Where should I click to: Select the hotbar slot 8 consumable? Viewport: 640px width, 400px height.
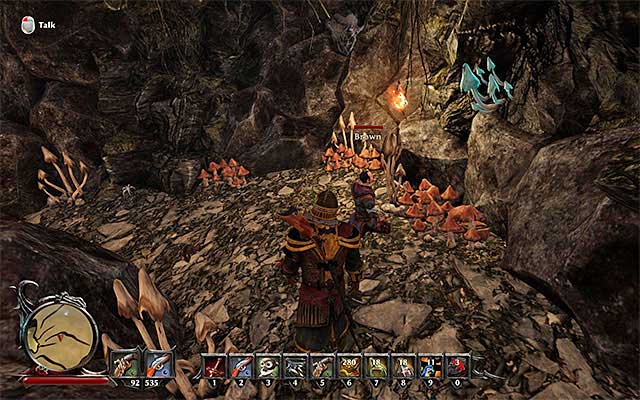point(403,366)
